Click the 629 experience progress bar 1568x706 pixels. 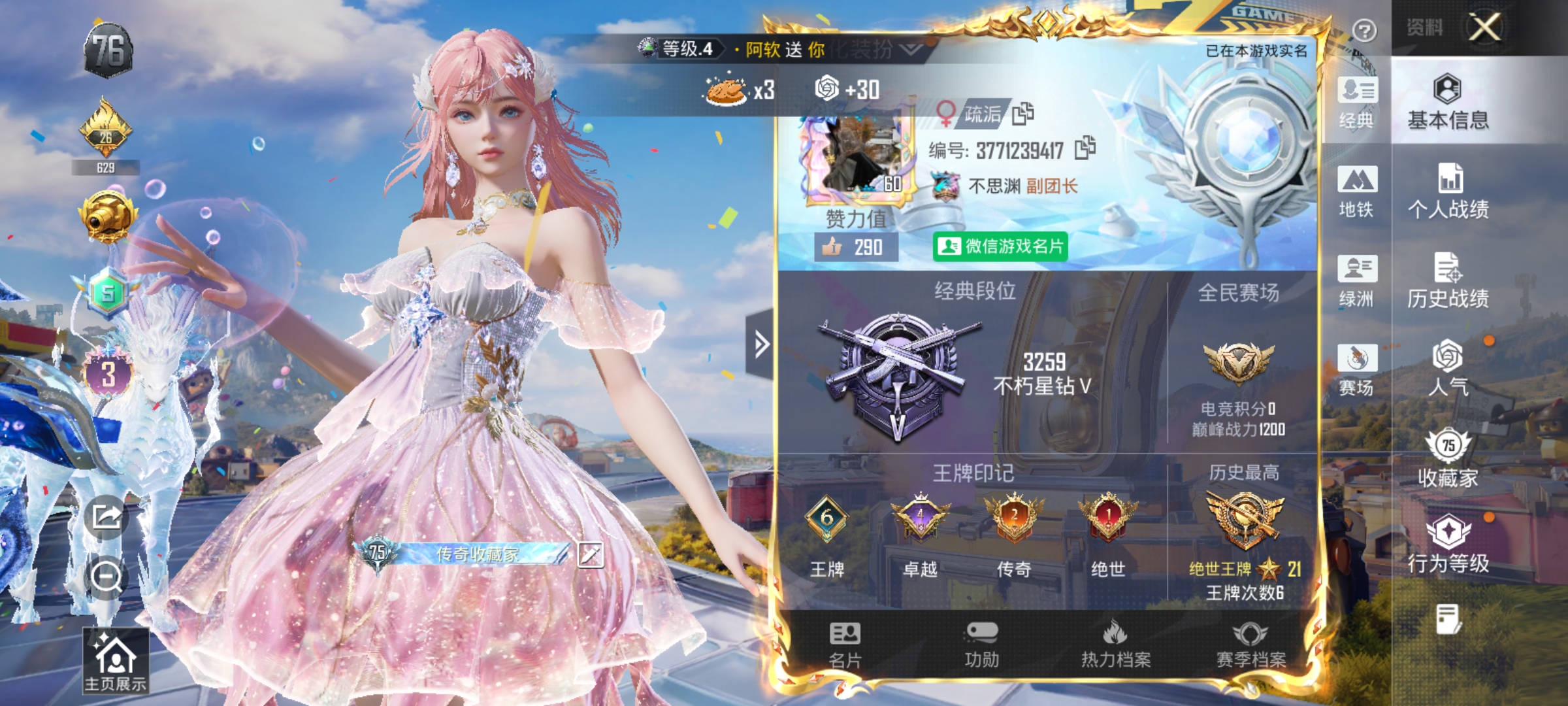coord(106,167)
